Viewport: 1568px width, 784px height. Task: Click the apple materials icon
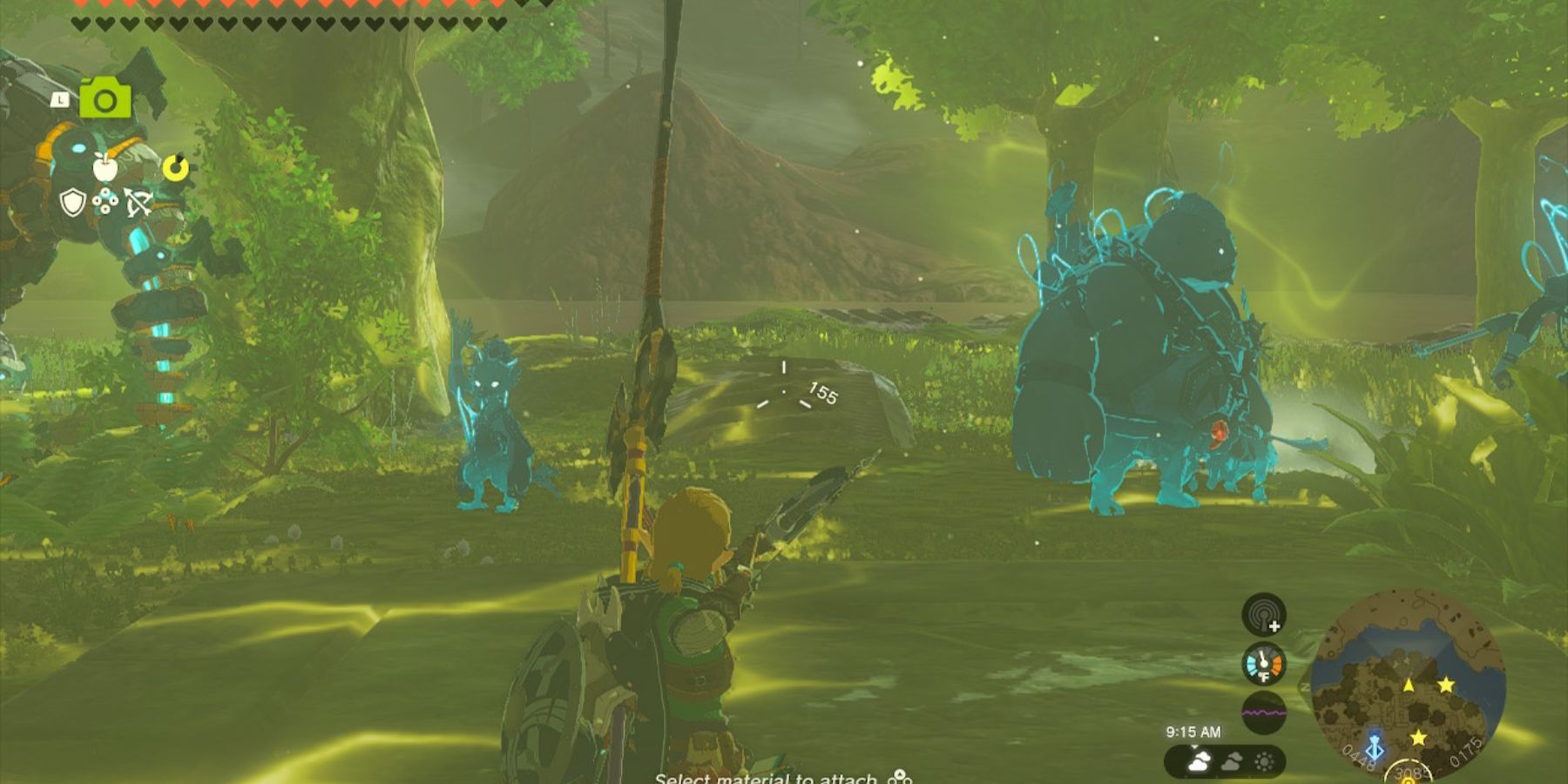pos(105,168)
